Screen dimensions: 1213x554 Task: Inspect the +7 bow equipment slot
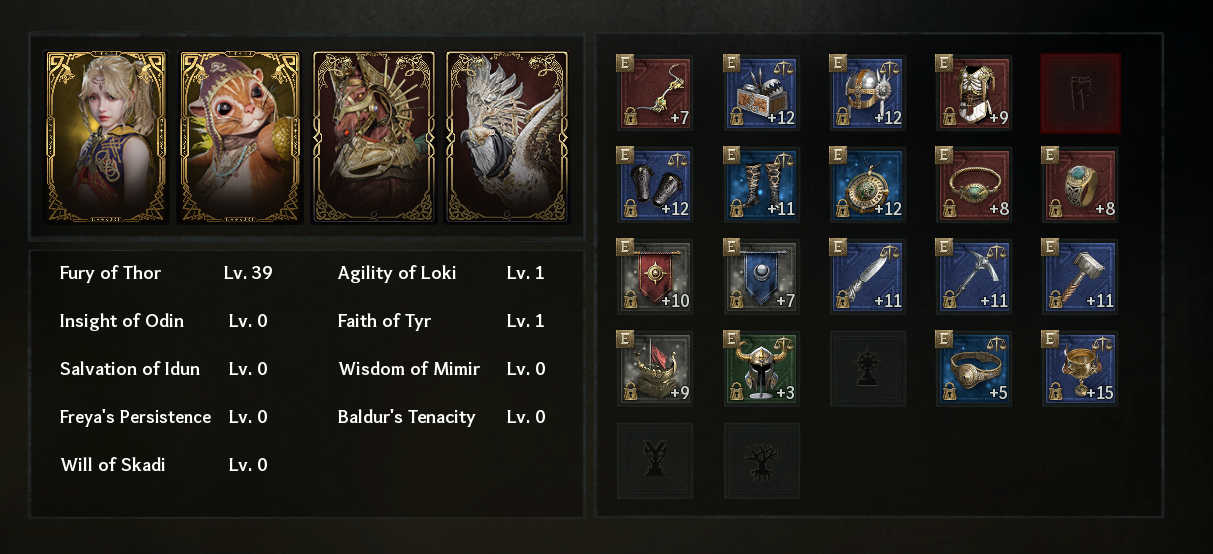pyautogui.click(x=656, y=93)
